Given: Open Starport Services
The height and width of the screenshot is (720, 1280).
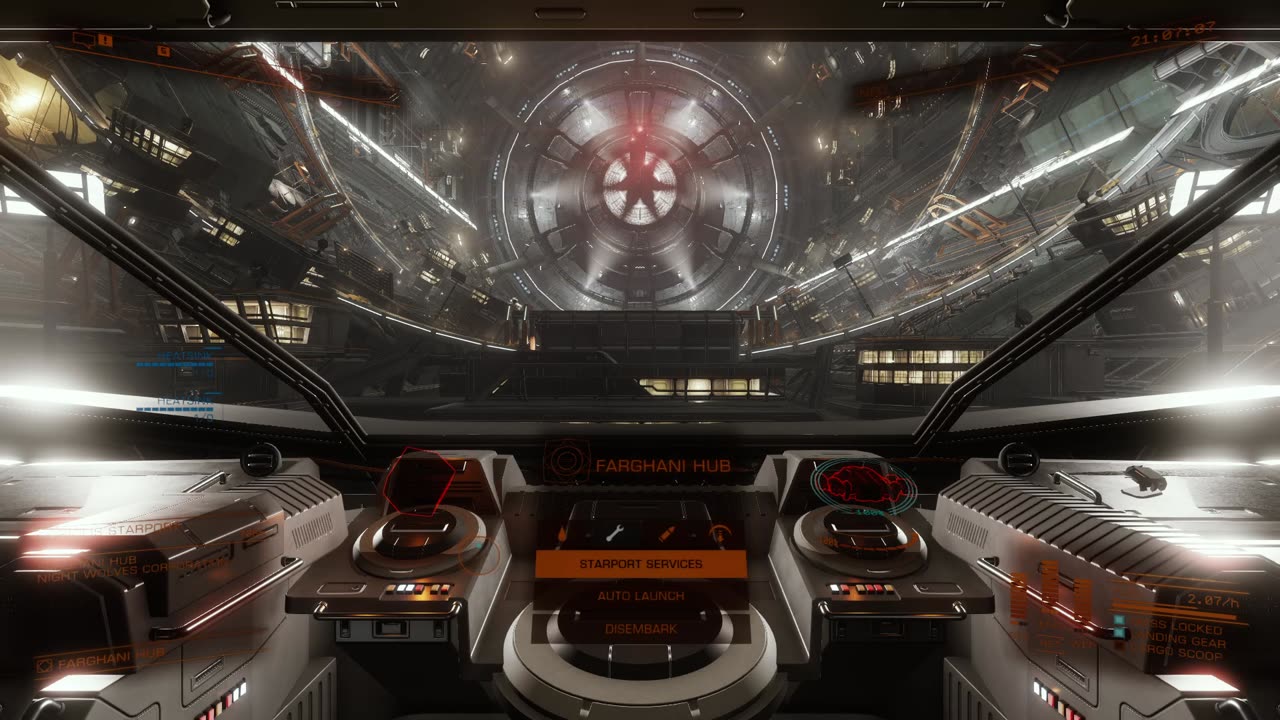Looking at the screenshot, I should coord(641,564).
